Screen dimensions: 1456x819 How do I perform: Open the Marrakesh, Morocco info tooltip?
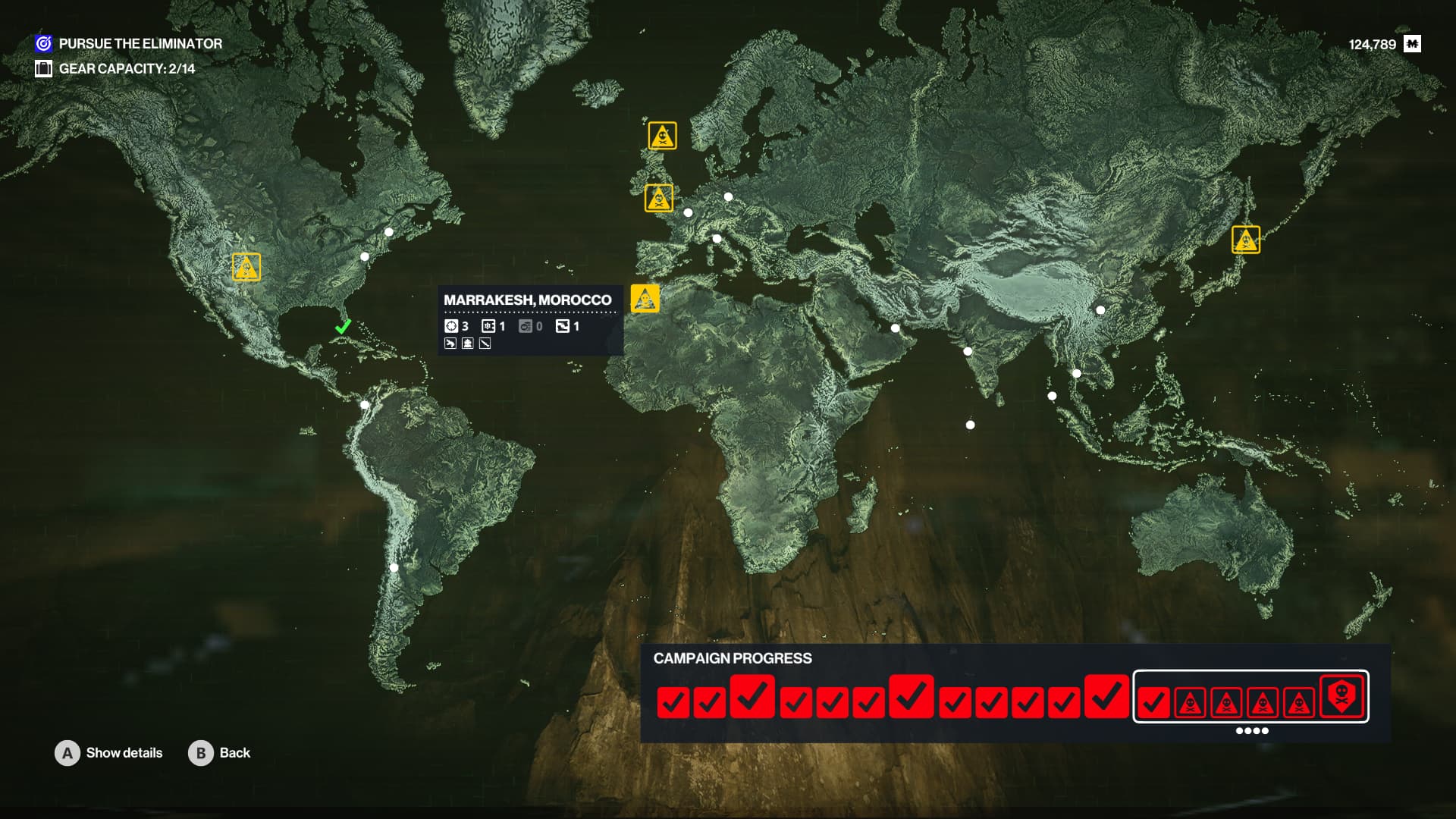pos(529,319)
